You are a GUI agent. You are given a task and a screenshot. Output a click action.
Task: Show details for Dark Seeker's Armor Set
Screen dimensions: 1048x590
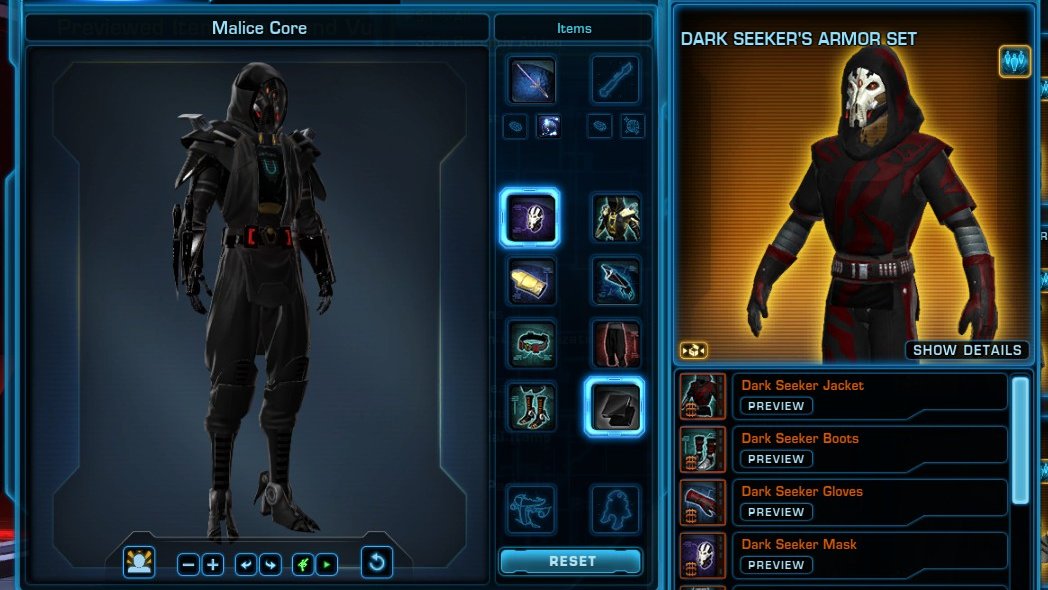tap(968, 350)
